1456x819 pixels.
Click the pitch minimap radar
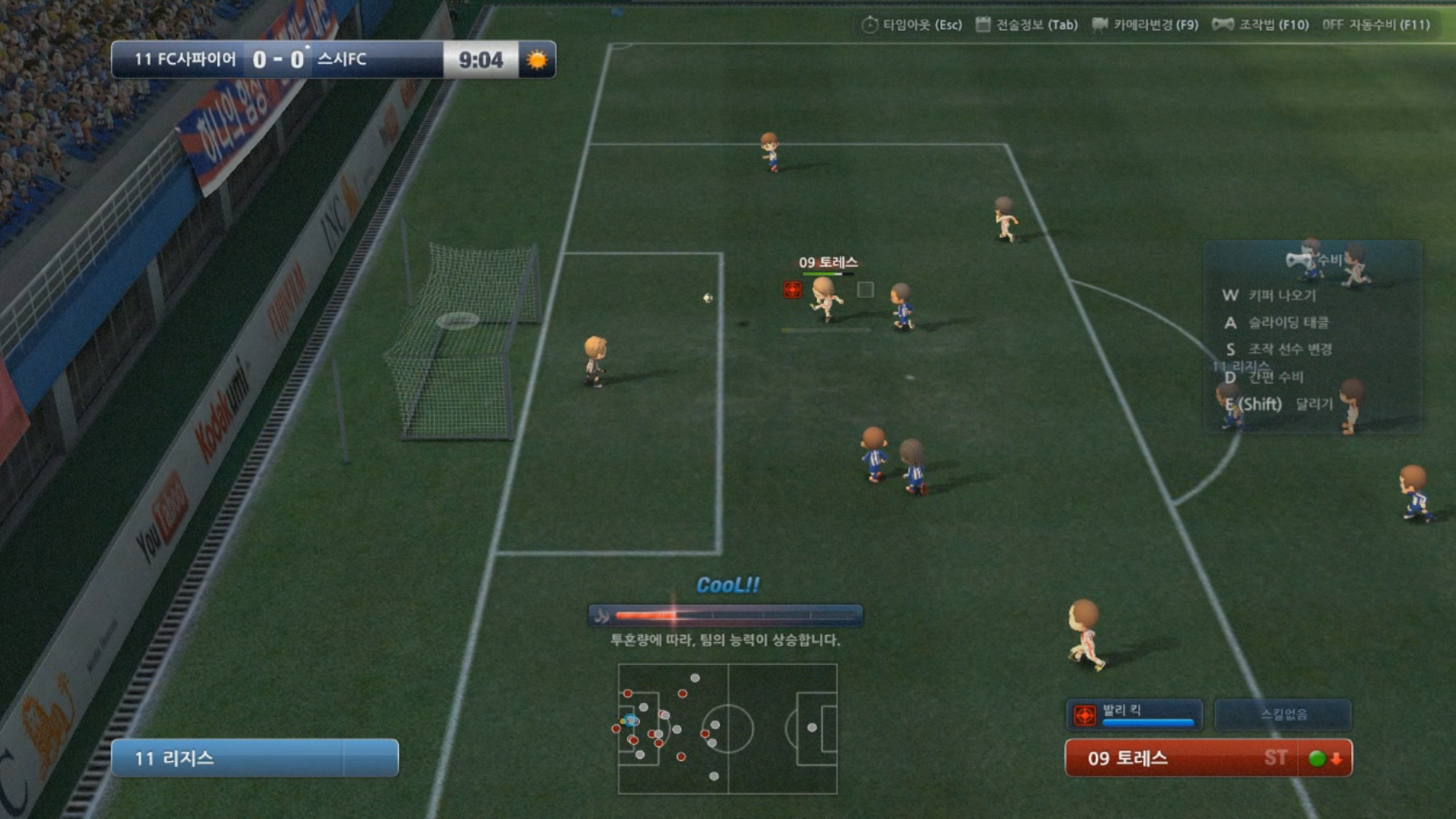pos(728,729)
